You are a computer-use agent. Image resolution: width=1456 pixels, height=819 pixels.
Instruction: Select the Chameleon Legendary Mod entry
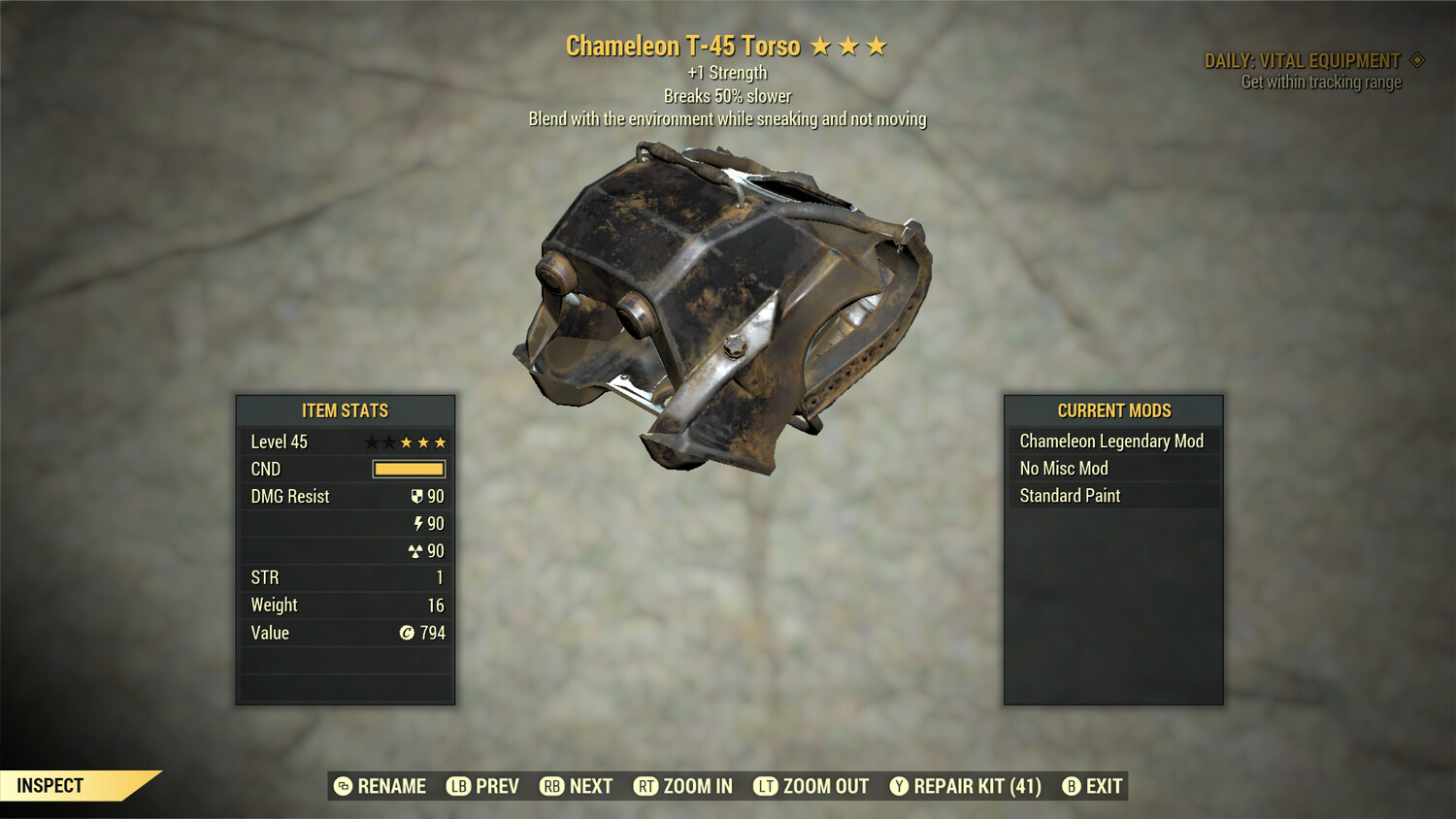pos(1110,441)
